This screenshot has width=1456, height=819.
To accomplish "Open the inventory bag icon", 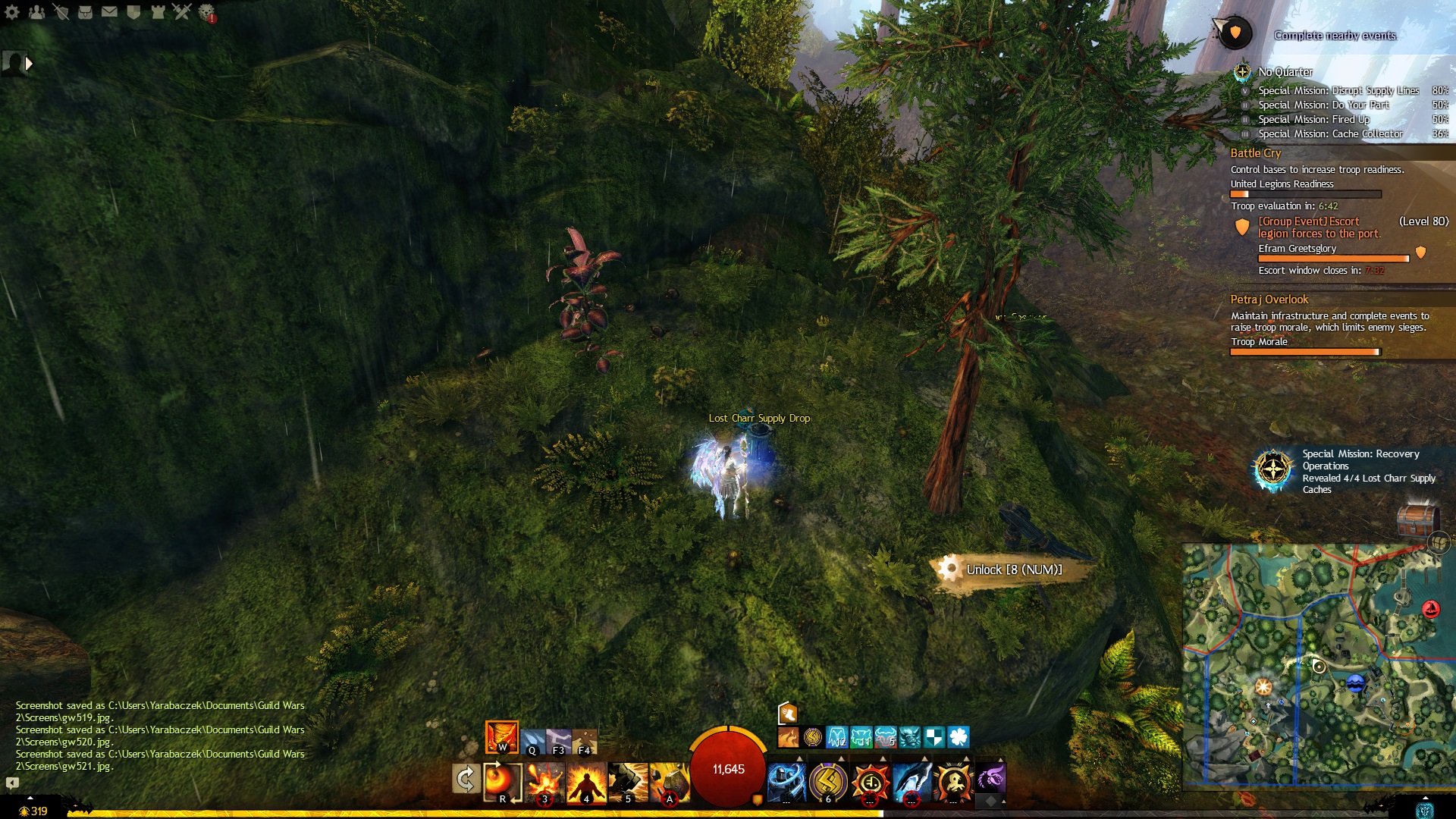I will click(85, 12).
